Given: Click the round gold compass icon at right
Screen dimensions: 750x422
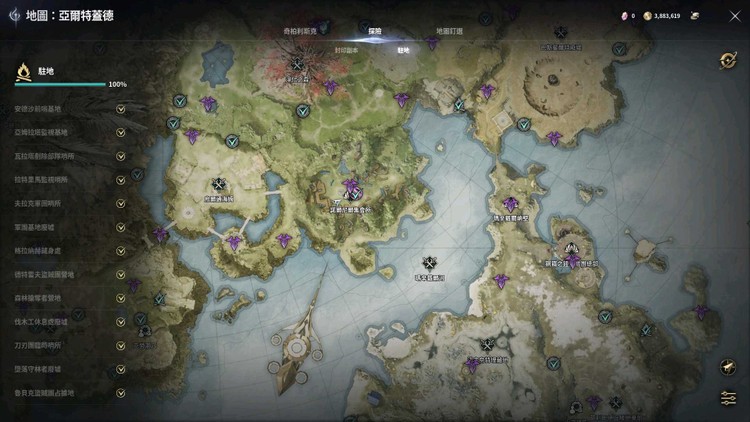Looking at the screenshot, I should (728, 60).
